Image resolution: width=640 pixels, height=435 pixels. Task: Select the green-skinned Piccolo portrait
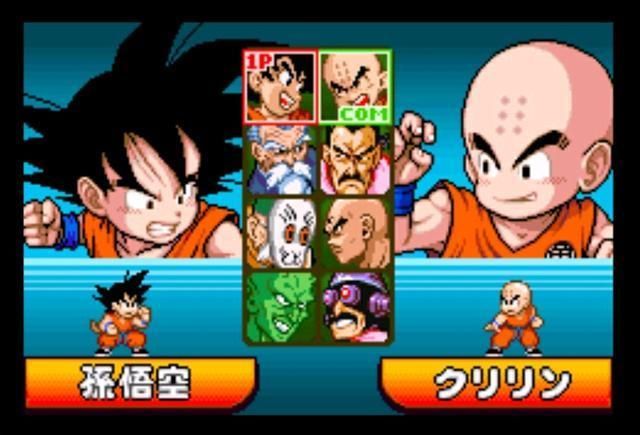[281, 306]
